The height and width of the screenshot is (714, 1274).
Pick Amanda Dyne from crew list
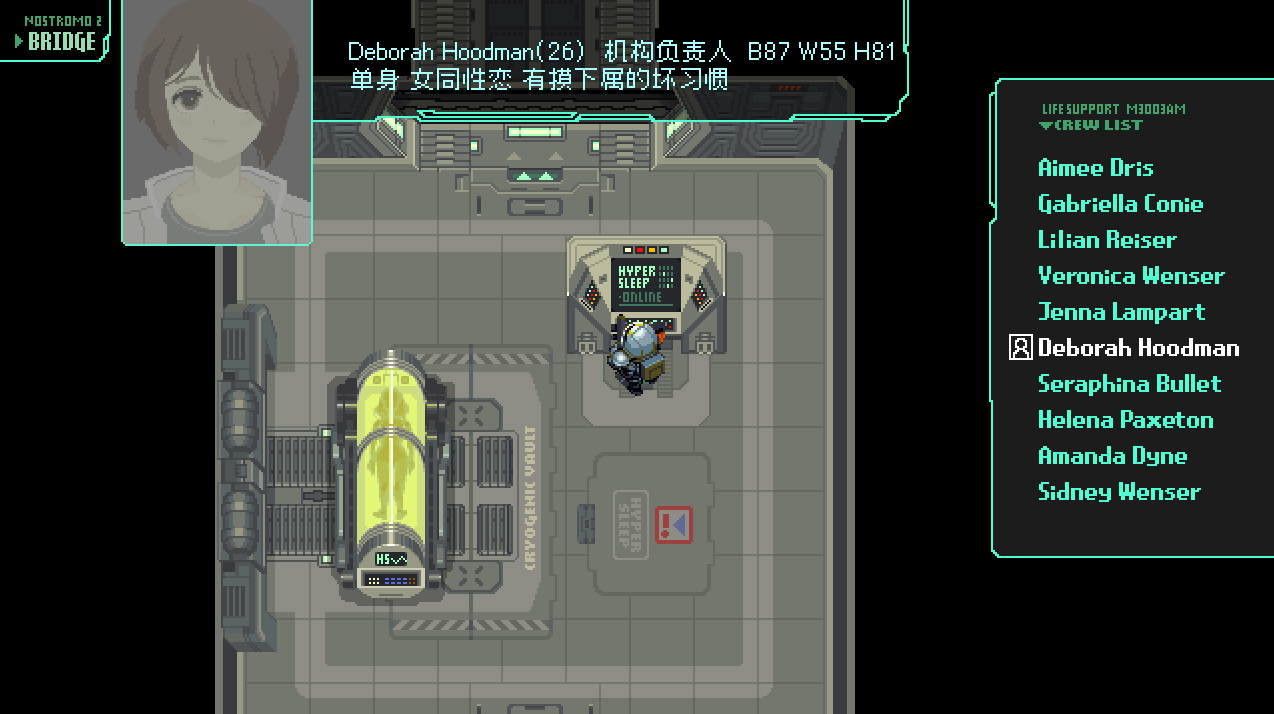point(1112,456)
